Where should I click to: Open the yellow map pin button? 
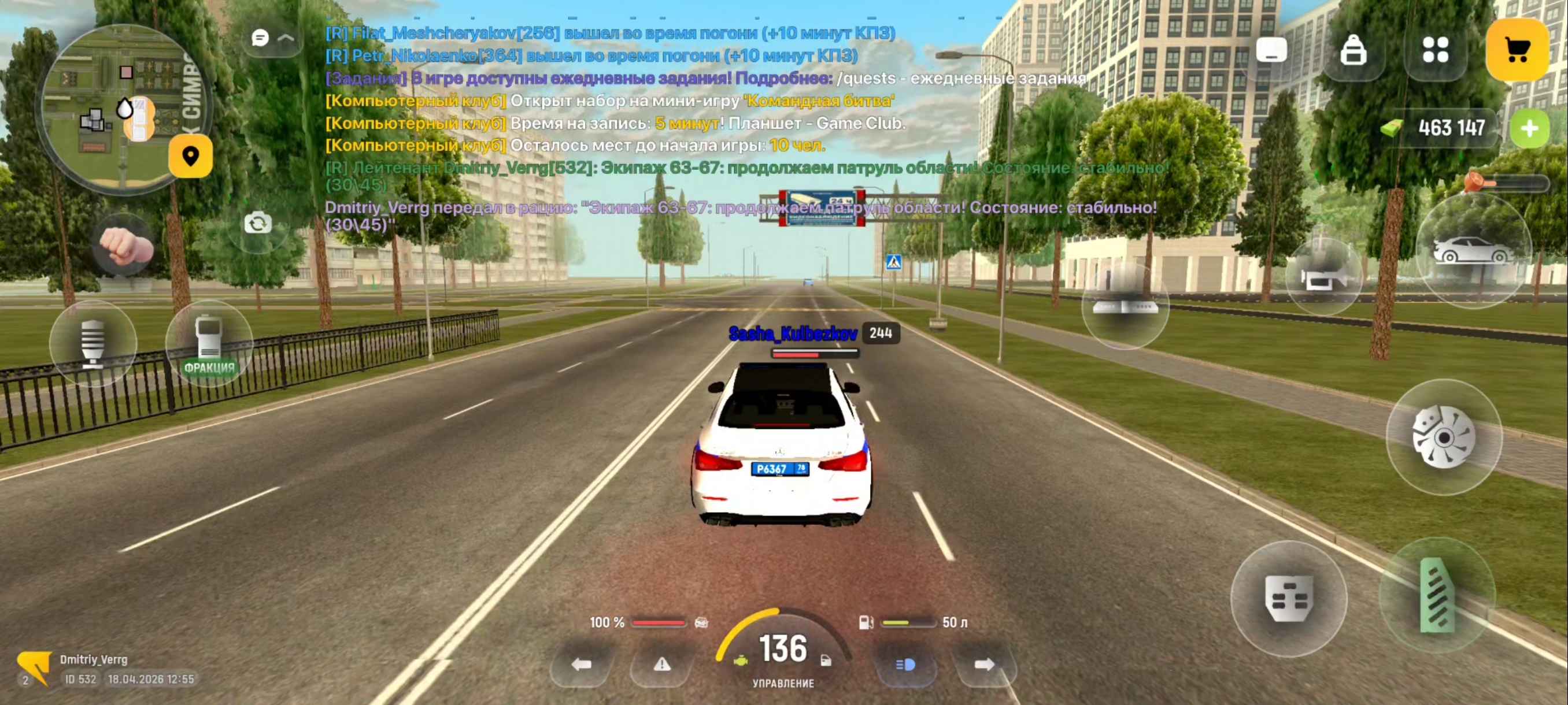(191, 157)
